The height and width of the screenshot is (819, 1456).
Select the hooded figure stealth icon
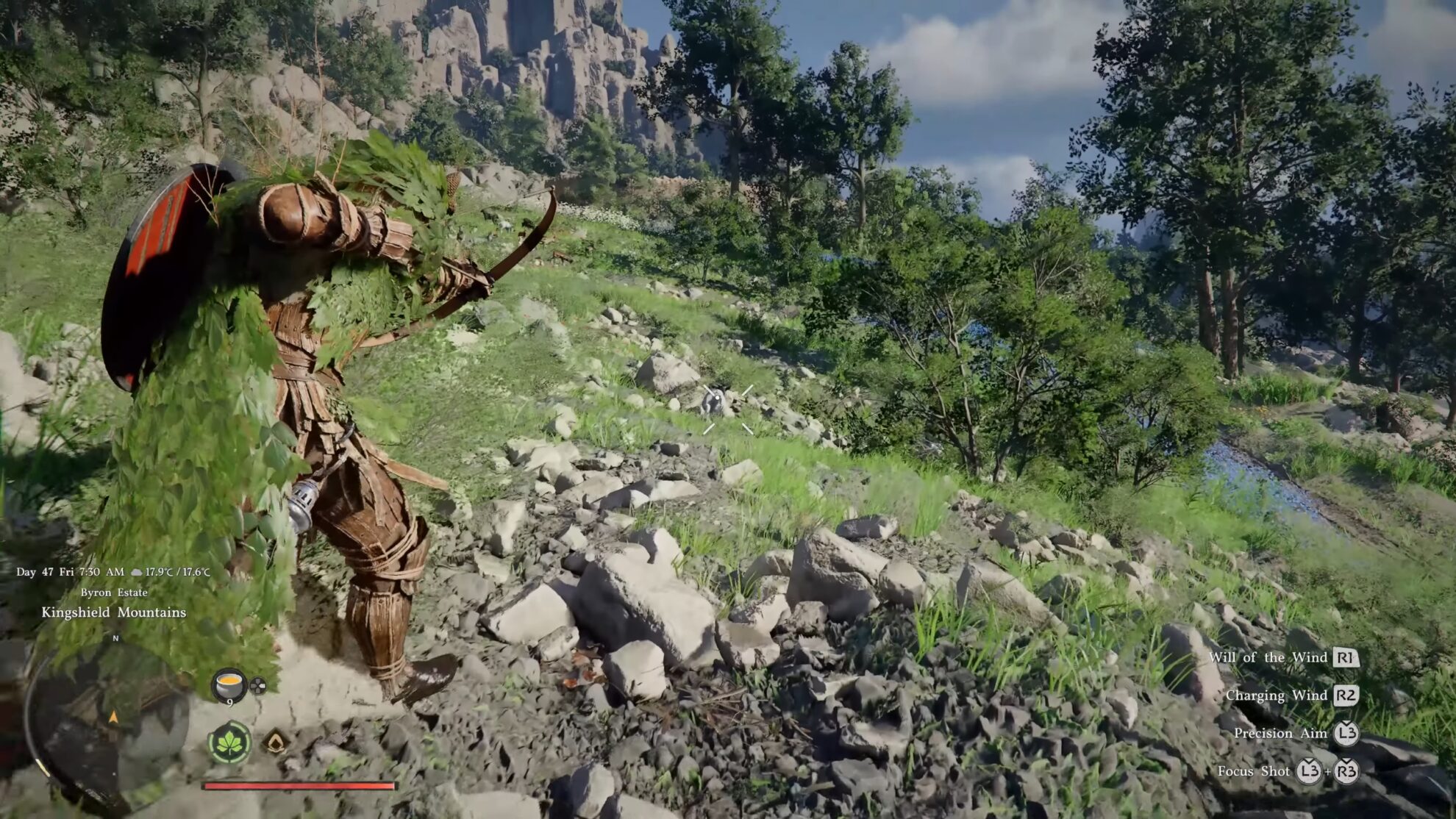point(276,741)
